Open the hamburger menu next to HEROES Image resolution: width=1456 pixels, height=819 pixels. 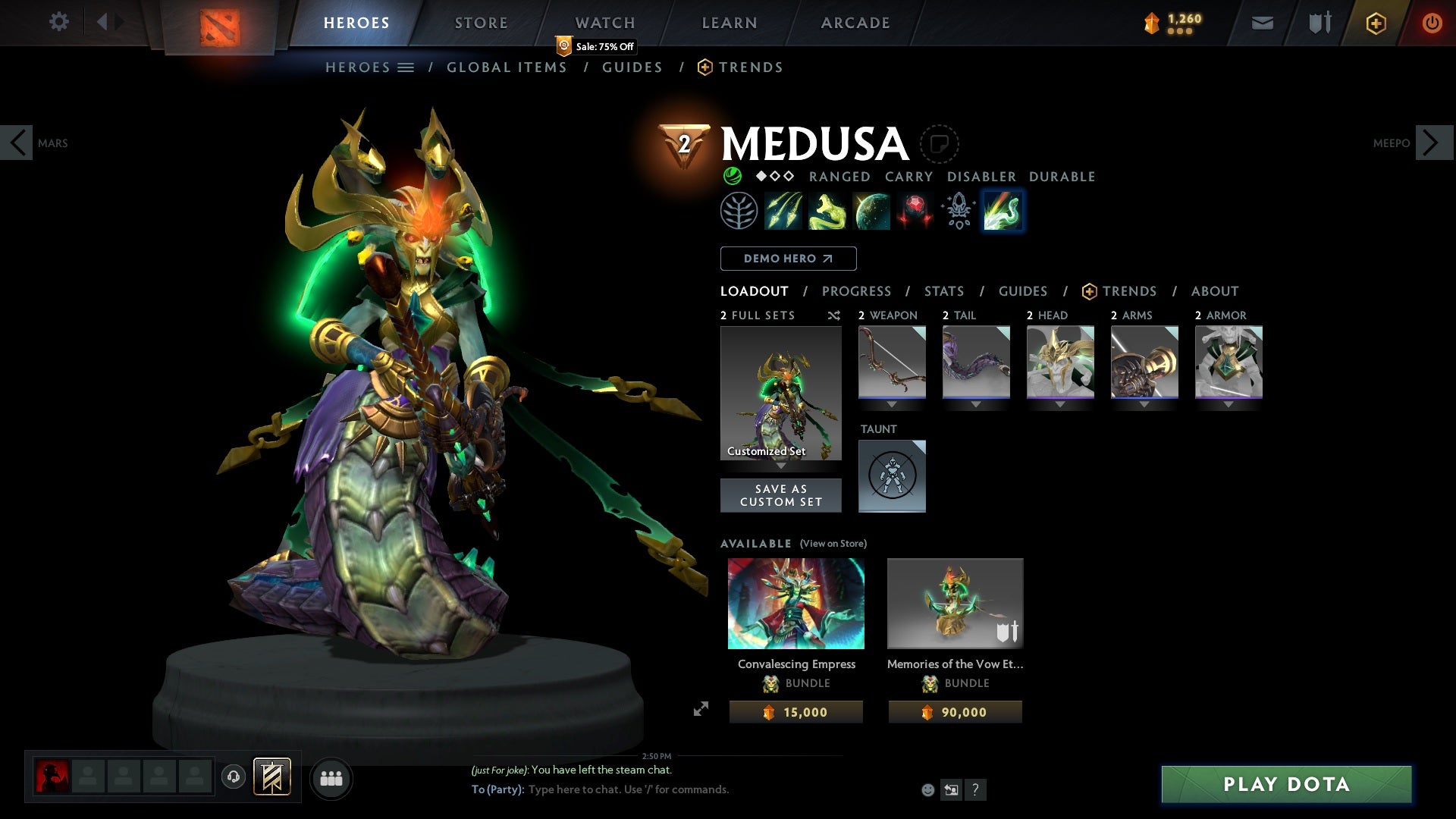coord(407,67)
